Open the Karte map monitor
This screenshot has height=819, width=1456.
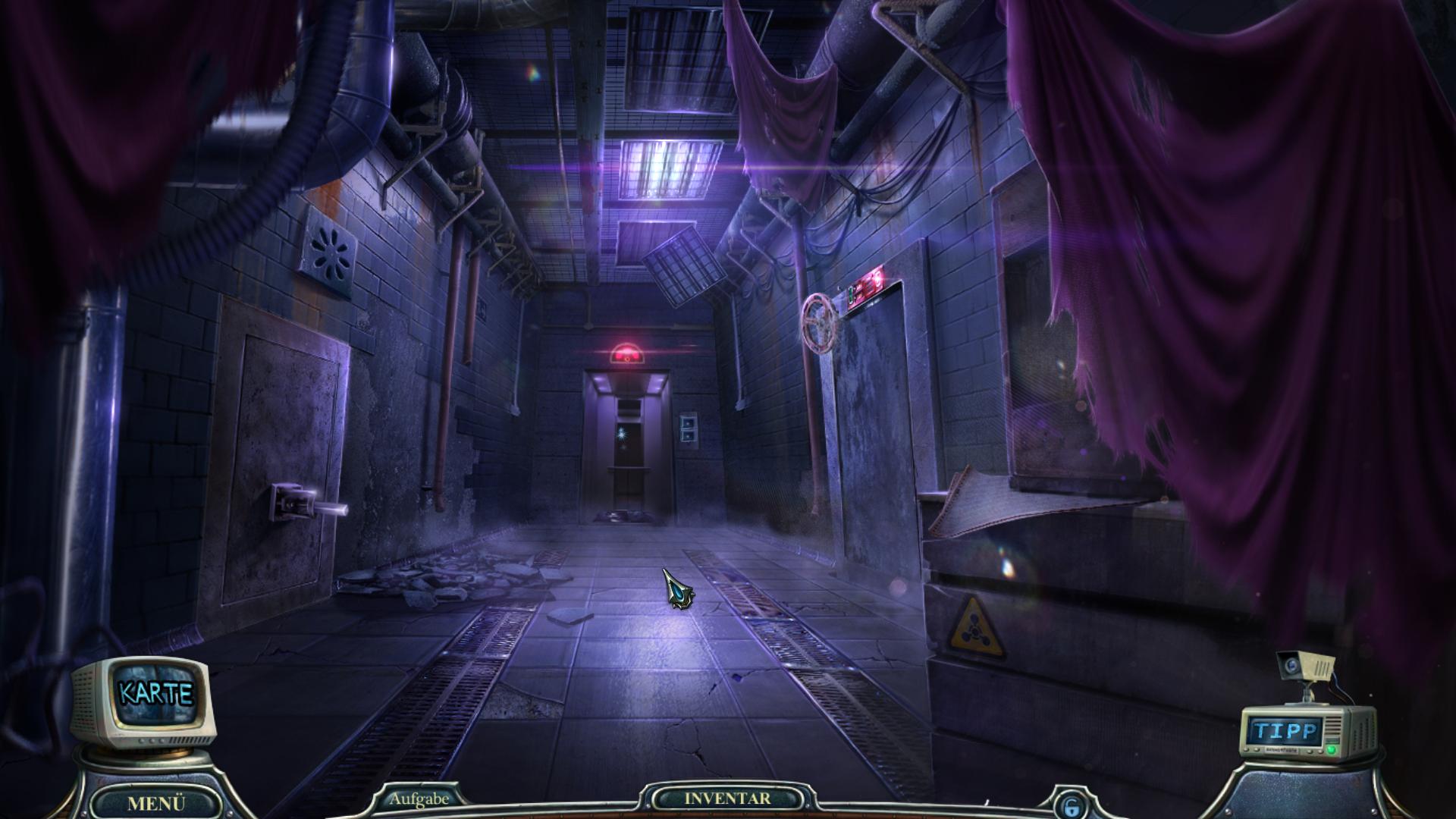155,693
